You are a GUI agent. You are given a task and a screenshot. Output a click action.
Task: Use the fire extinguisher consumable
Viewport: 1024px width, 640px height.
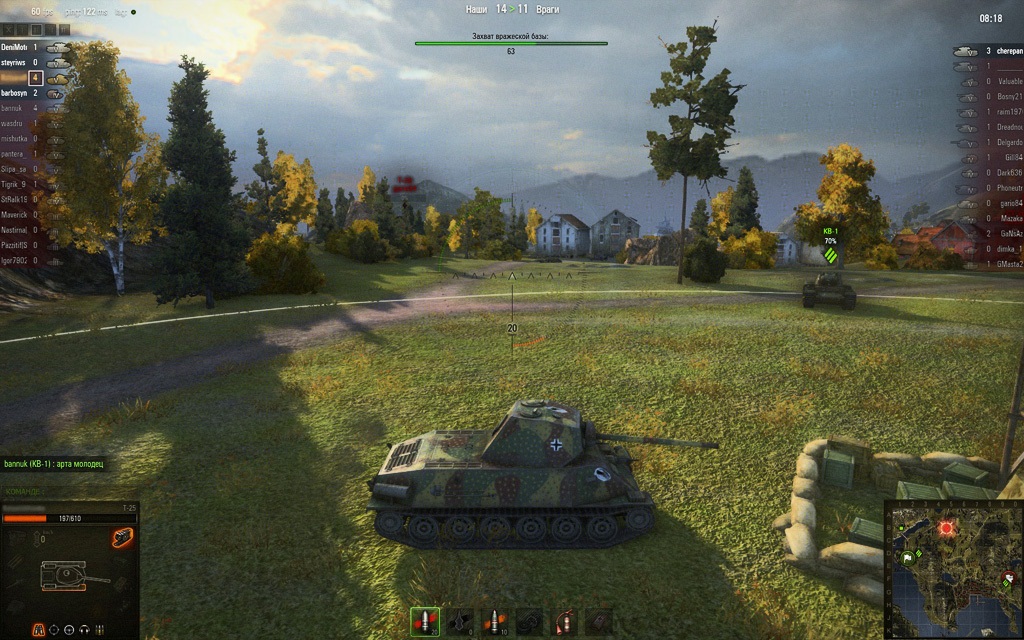click(564, 621)
